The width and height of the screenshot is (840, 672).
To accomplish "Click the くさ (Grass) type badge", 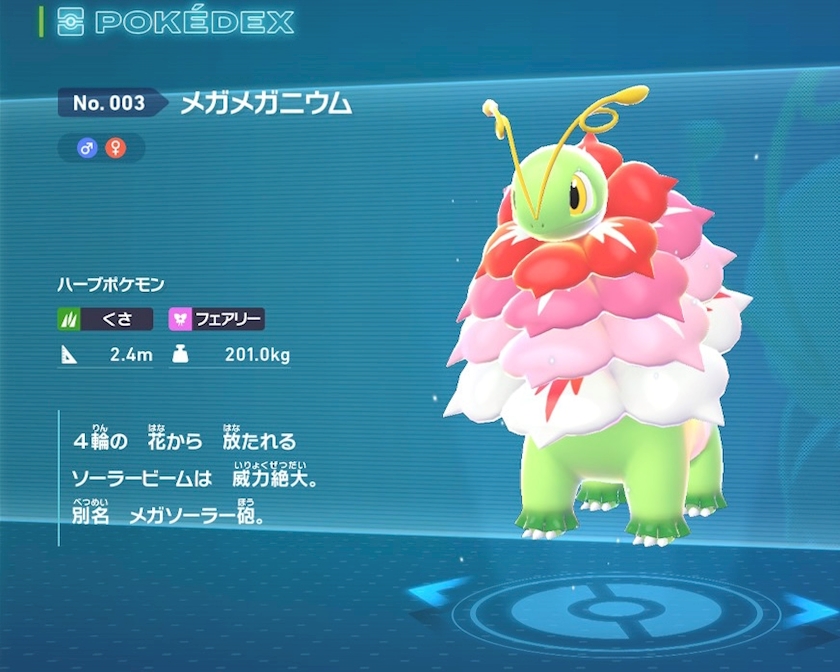I will [x=105, y=319].
